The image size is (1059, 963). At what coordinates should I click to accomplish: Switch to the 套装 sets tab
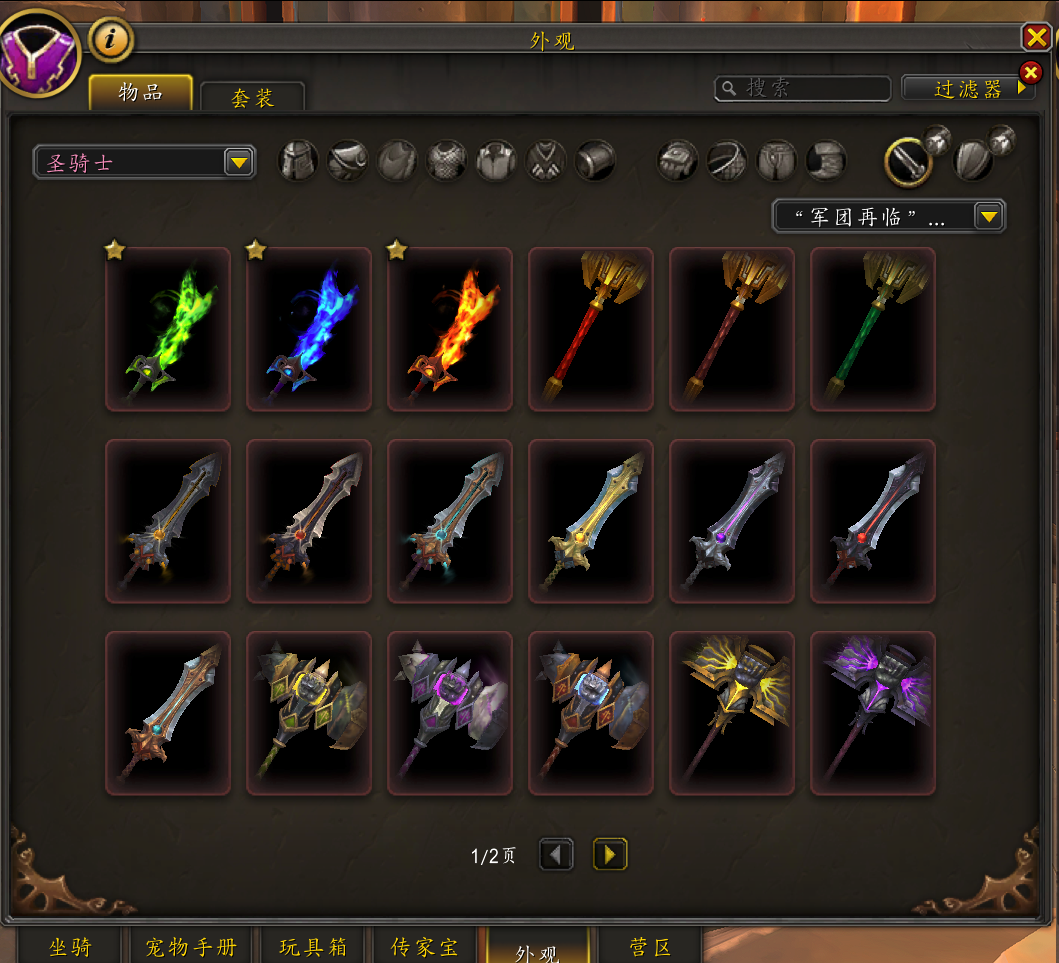click(252, 97)
